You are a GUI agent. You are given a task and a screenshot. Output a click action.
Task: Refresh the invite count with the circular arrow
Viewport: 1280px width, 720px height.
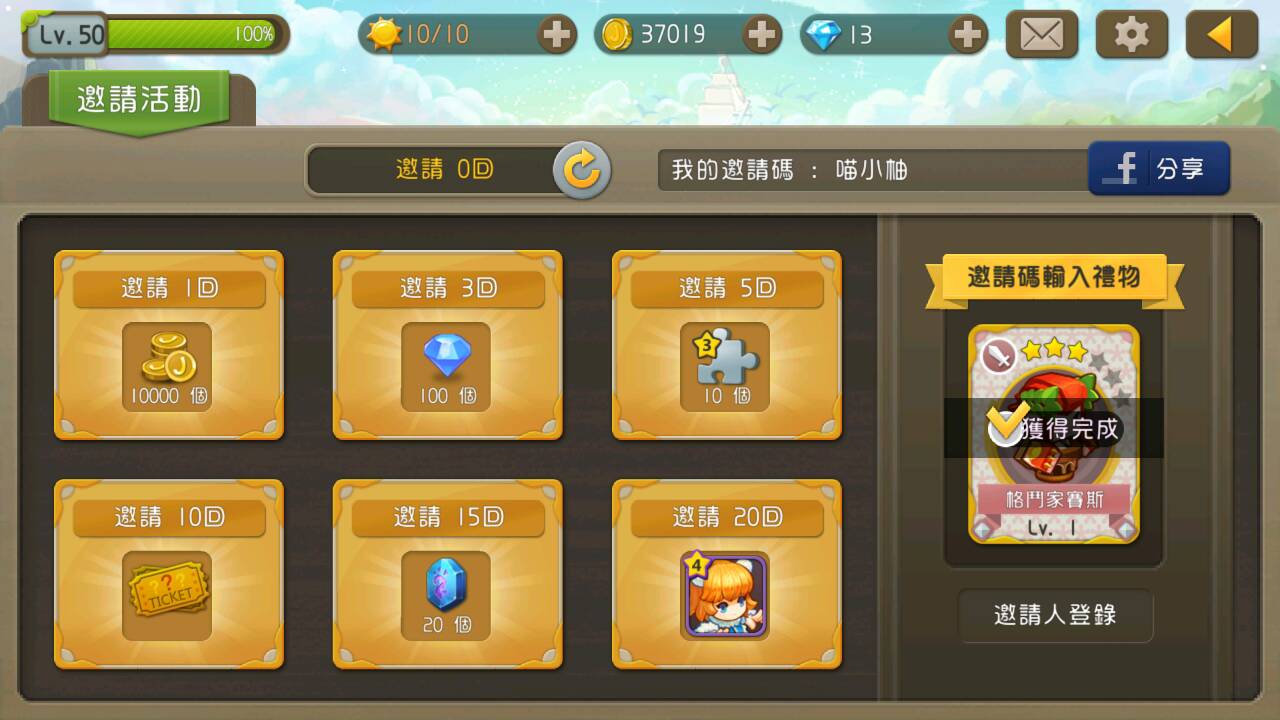coord(583,168)
